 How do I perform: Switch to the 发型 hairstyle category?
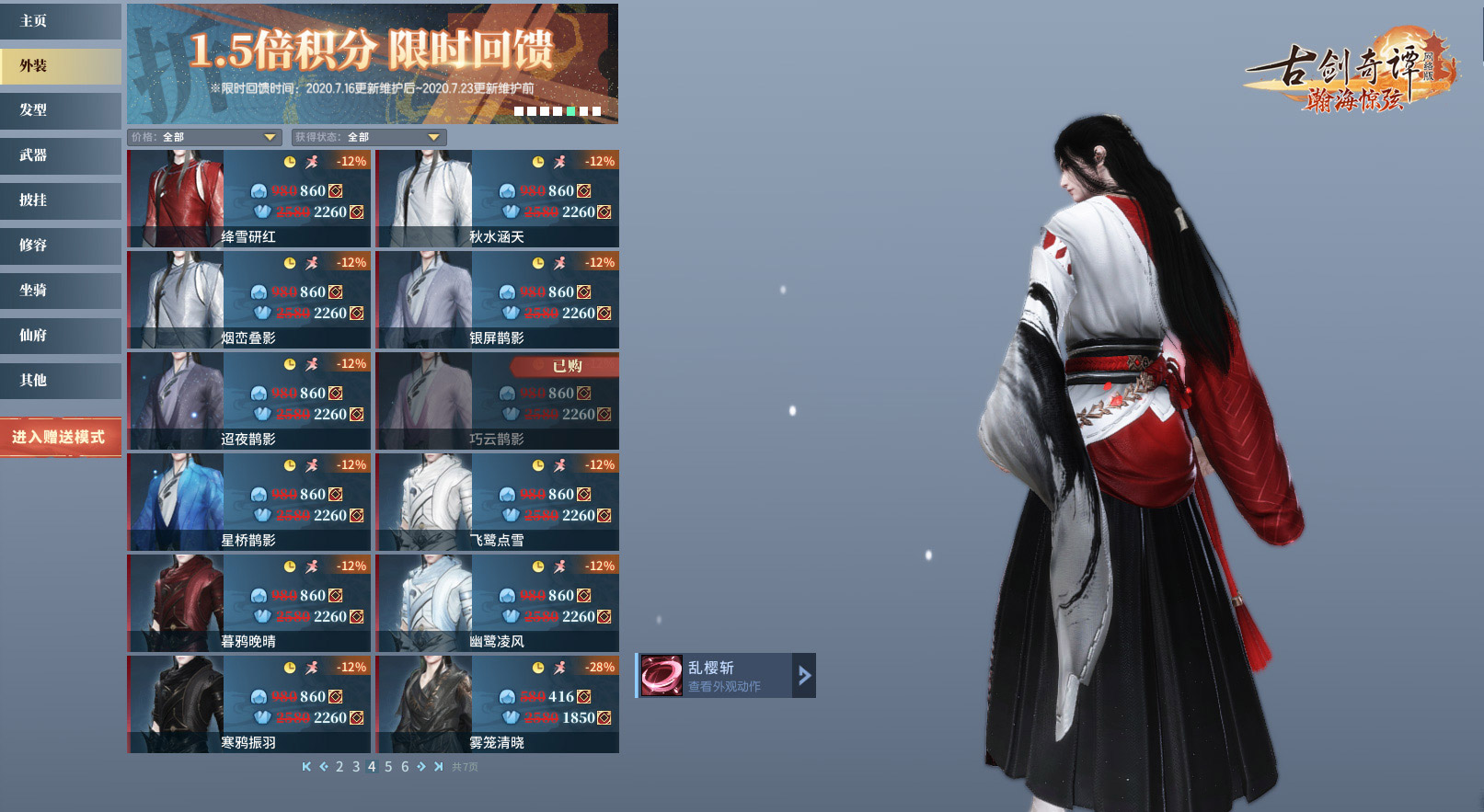(60, 110)
